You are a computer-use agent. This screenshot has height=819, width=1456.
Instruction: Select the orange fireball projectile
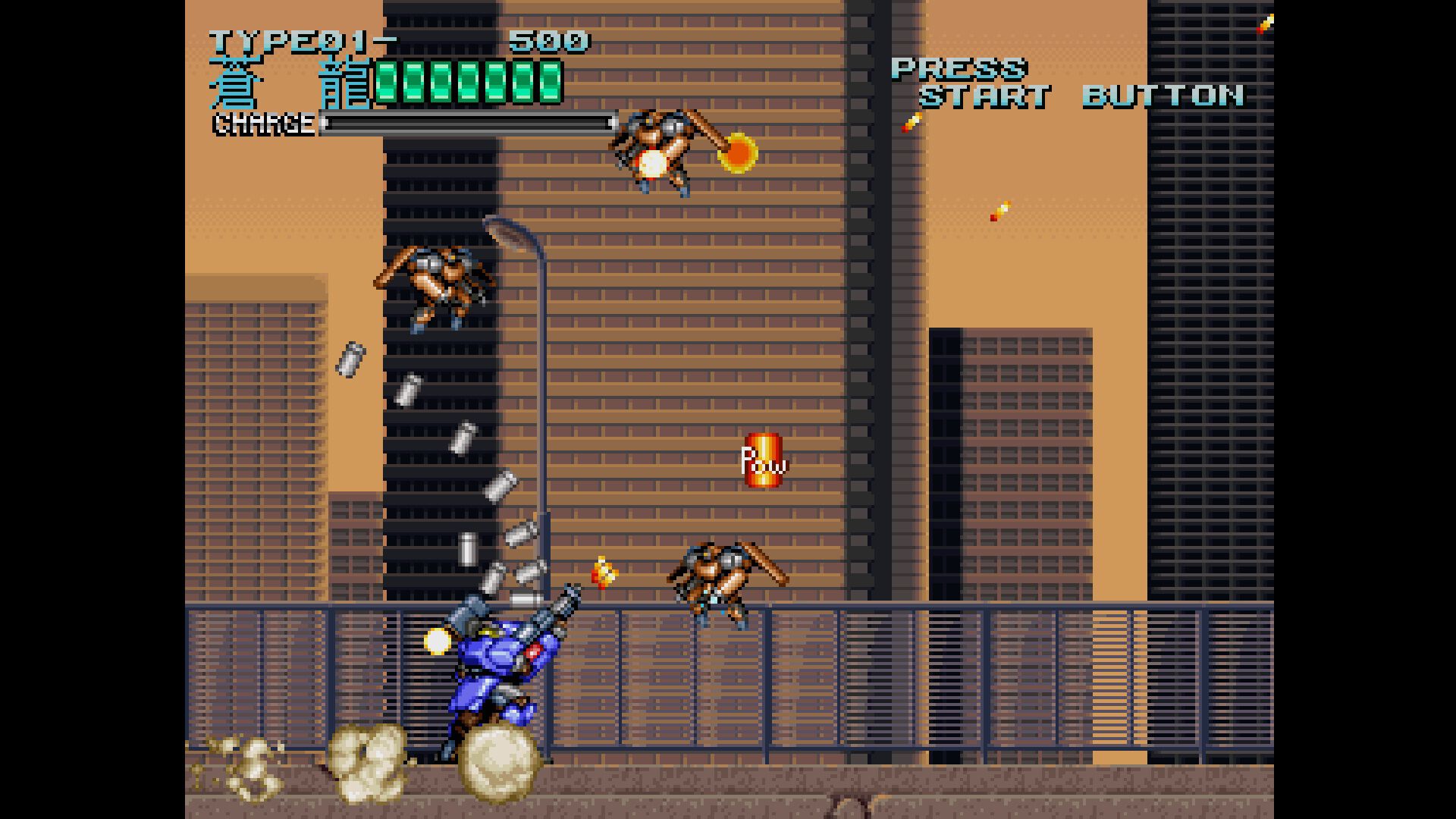(737, 154)
